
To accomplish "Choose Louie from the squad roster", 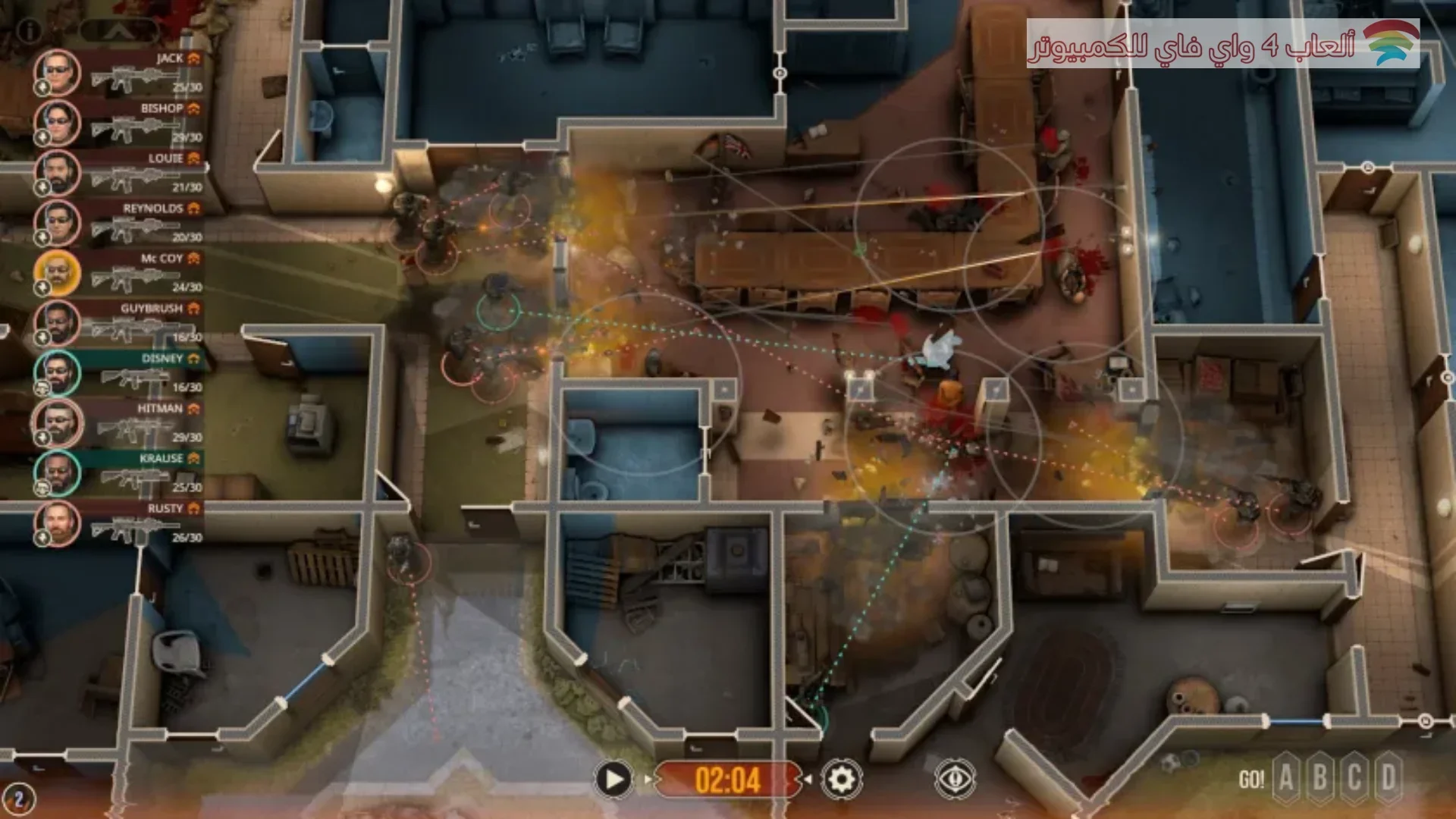I will tap(58, 172).
